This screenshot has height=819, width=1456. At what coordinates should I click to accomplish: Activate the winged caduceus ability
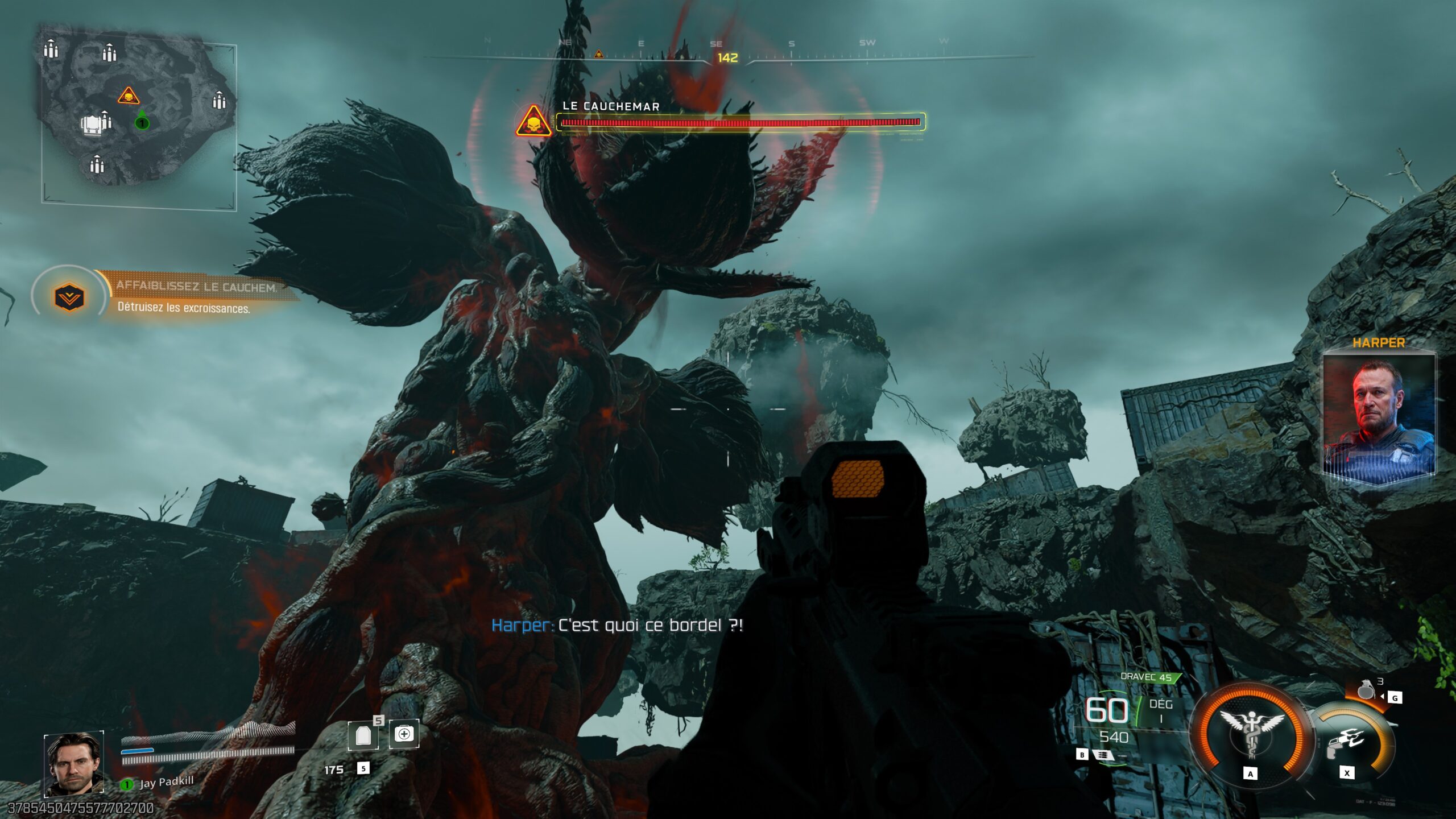pos(1250,735)
